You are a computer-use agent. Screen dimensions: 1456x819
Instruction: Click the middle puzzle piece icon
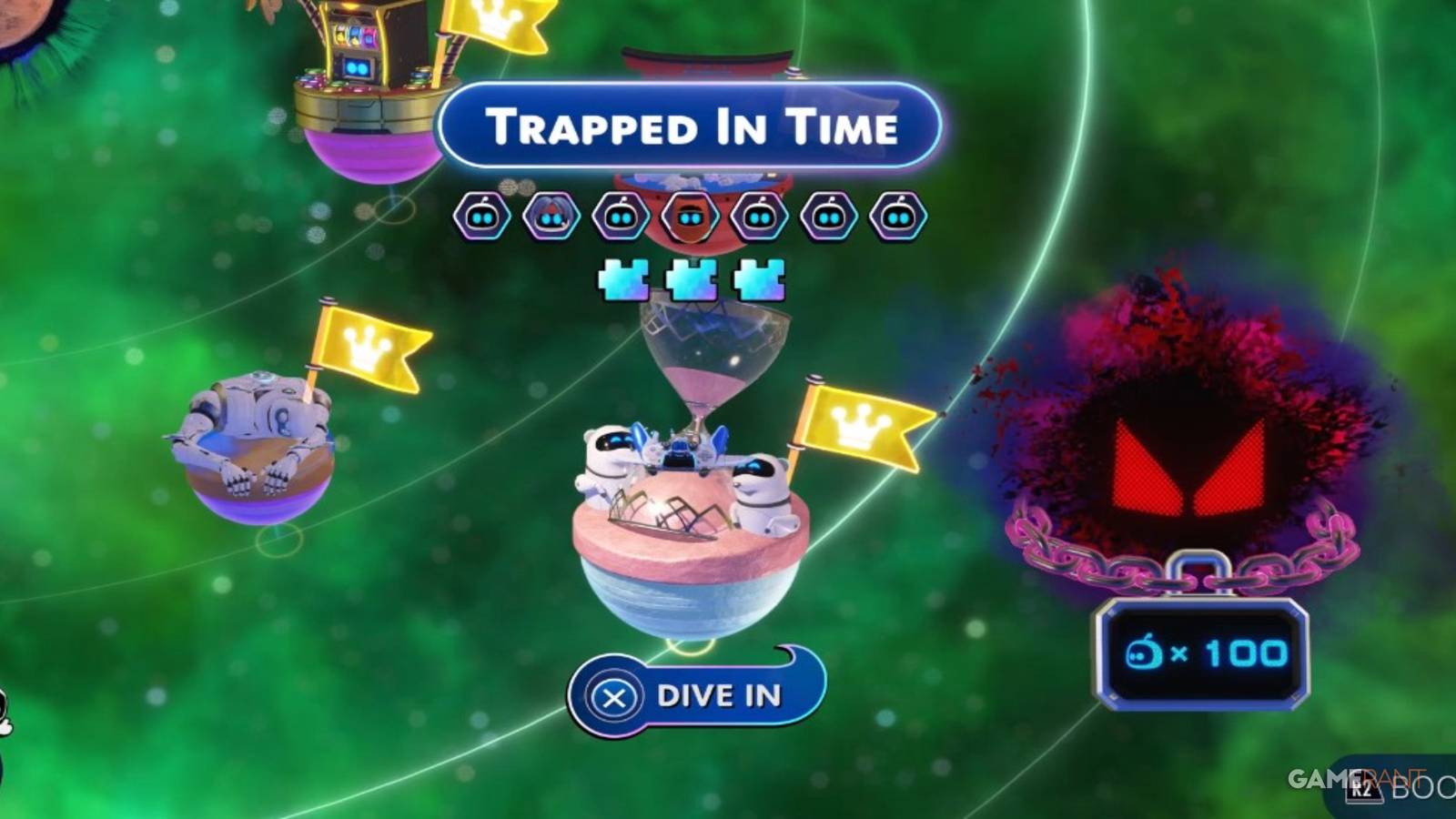(x=690, y=278)
